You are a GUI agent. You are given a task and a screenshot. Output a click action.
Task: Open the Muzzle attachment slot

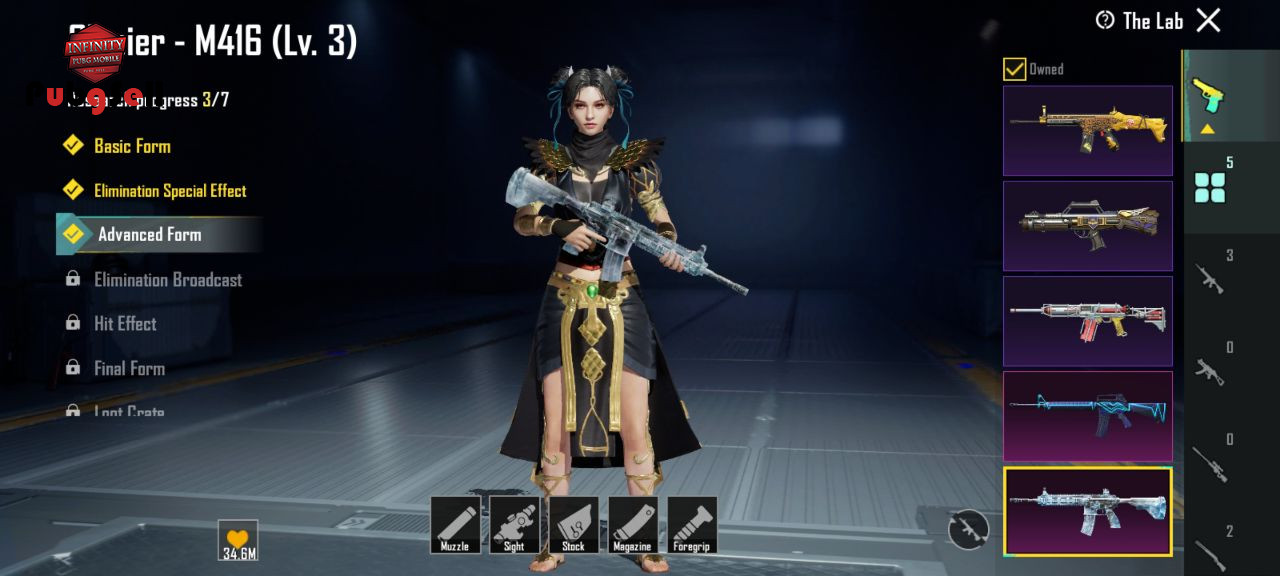[455, 525]
